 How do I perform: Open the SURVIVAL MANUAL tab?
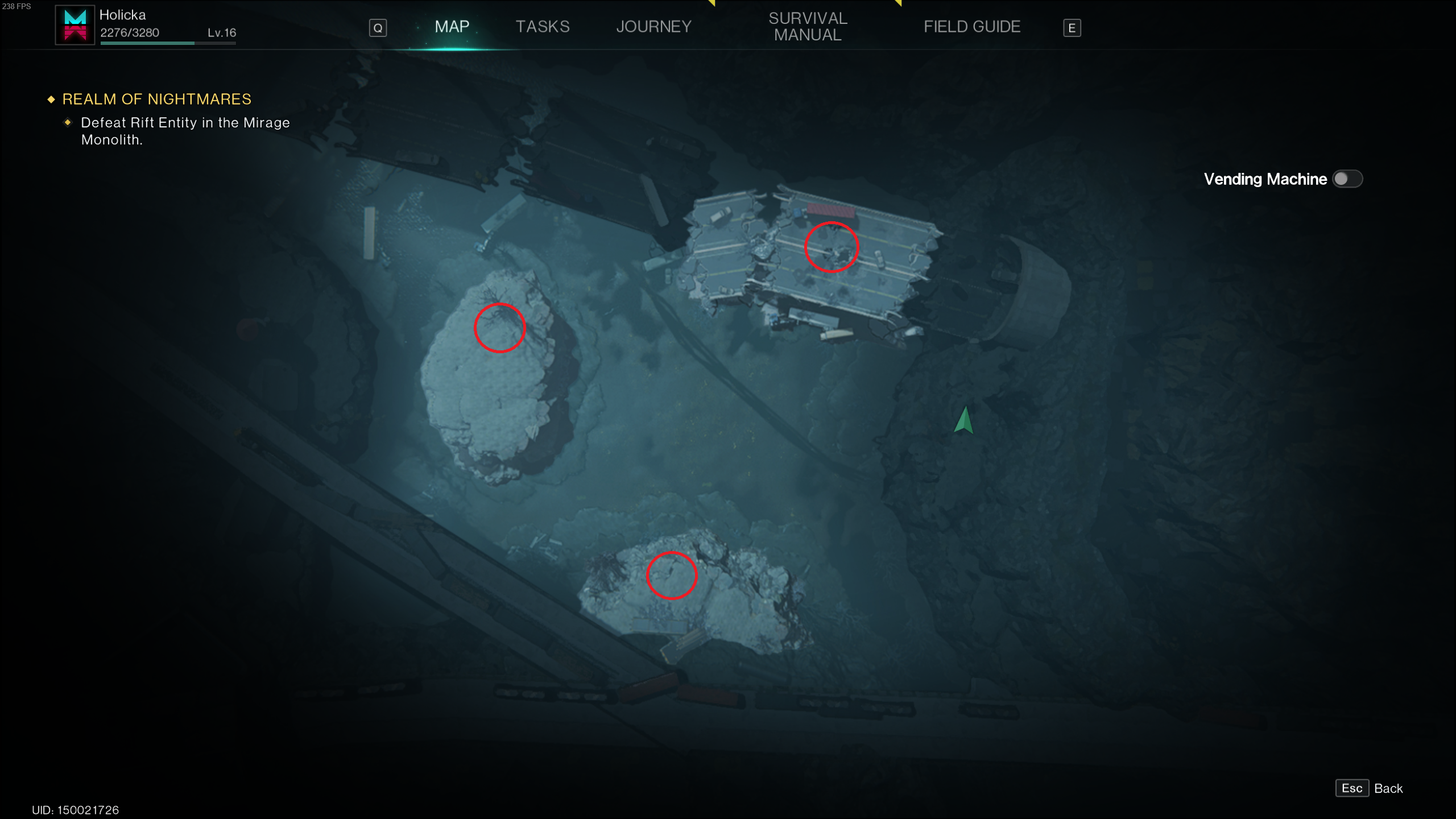tap(808, 26)
